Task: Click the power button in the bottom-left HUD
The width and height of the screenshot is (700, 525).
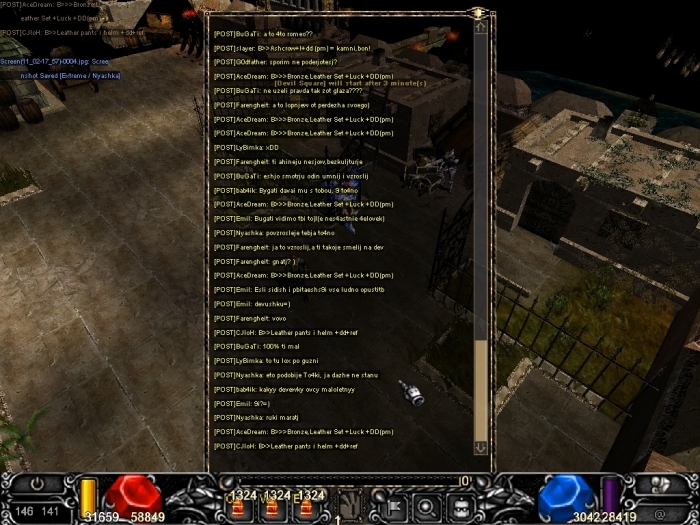Action: point(38,483)
